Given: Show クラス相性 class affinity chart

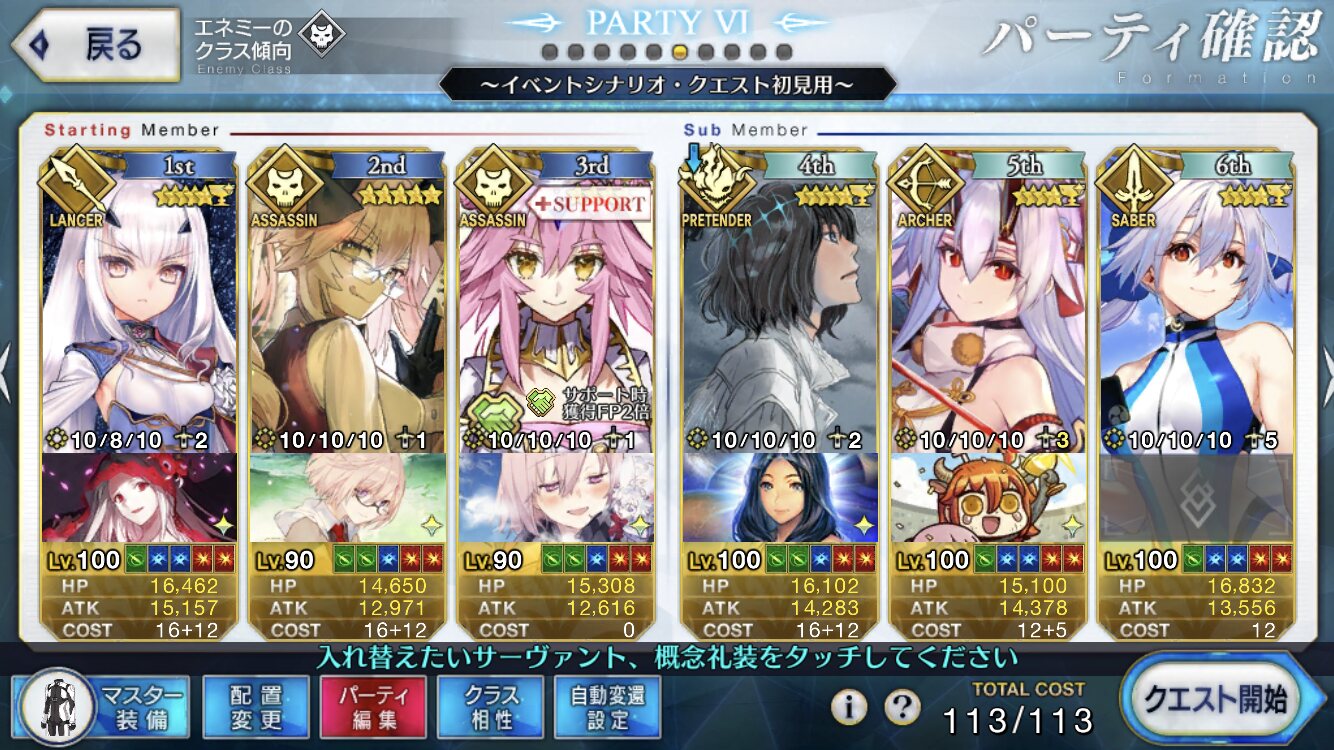Looking at the screenshot, I should tap(490, 706).
